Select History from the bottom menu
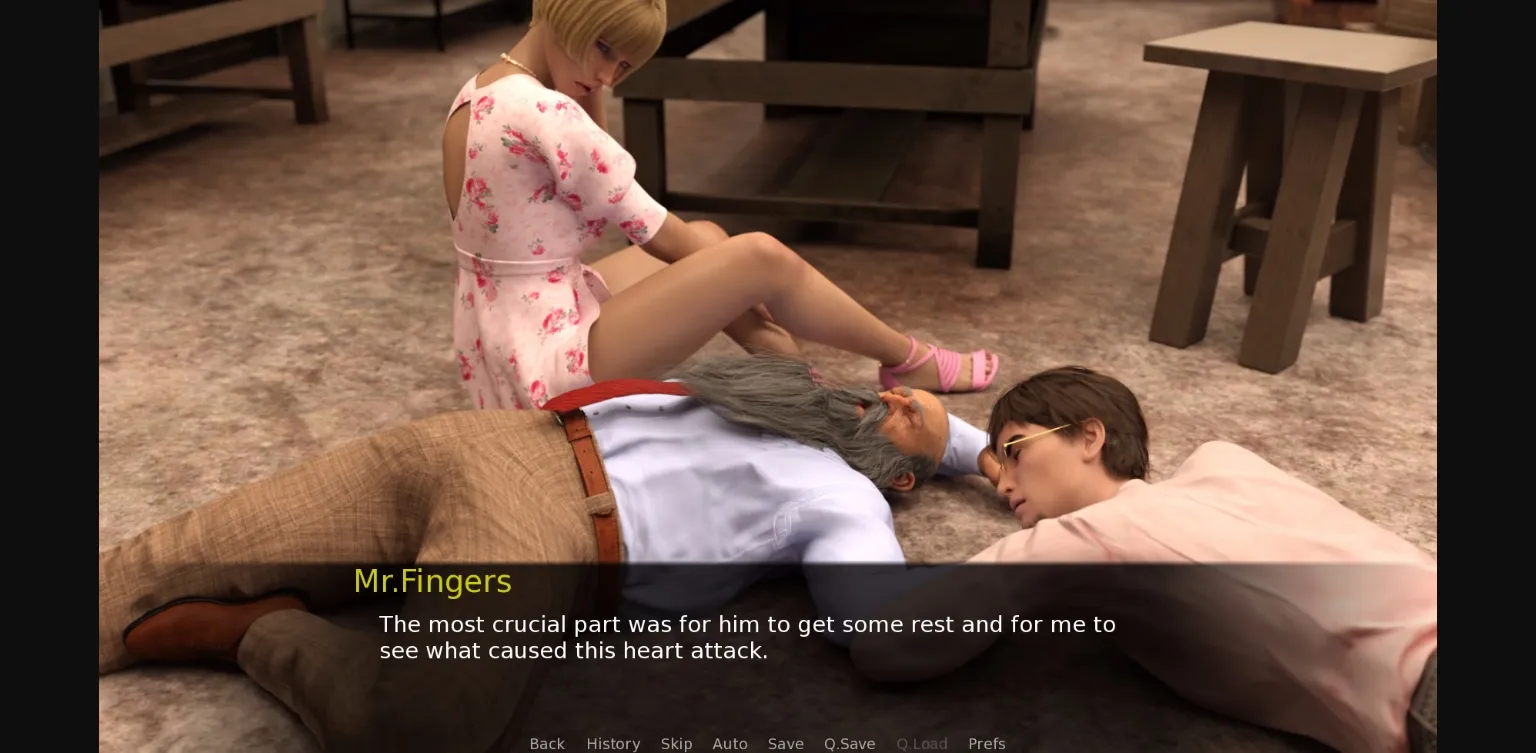 coord(613,744)
